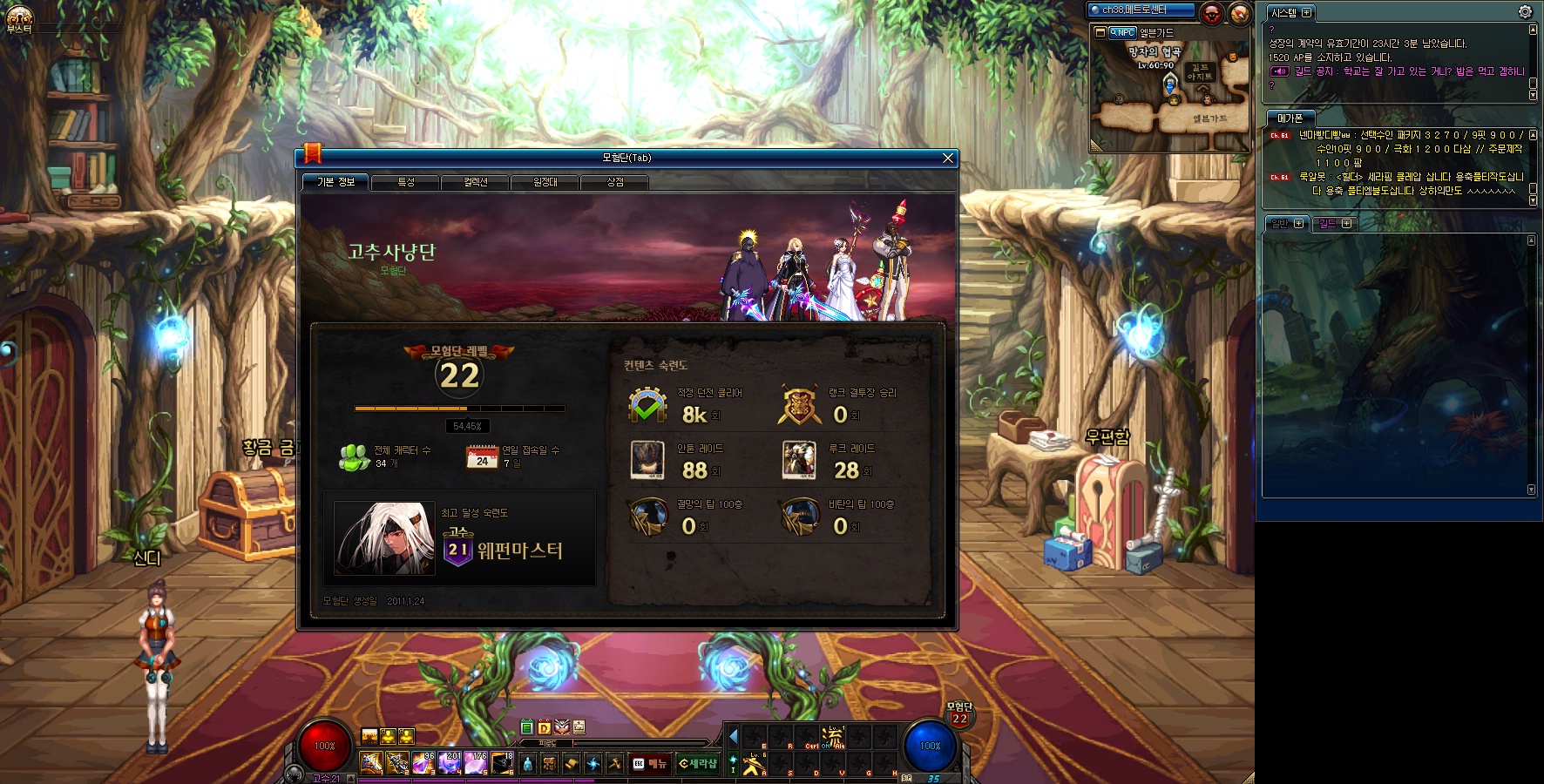
Task: Click the NPC search button on minimap
Action: [x=1122, y=32]
